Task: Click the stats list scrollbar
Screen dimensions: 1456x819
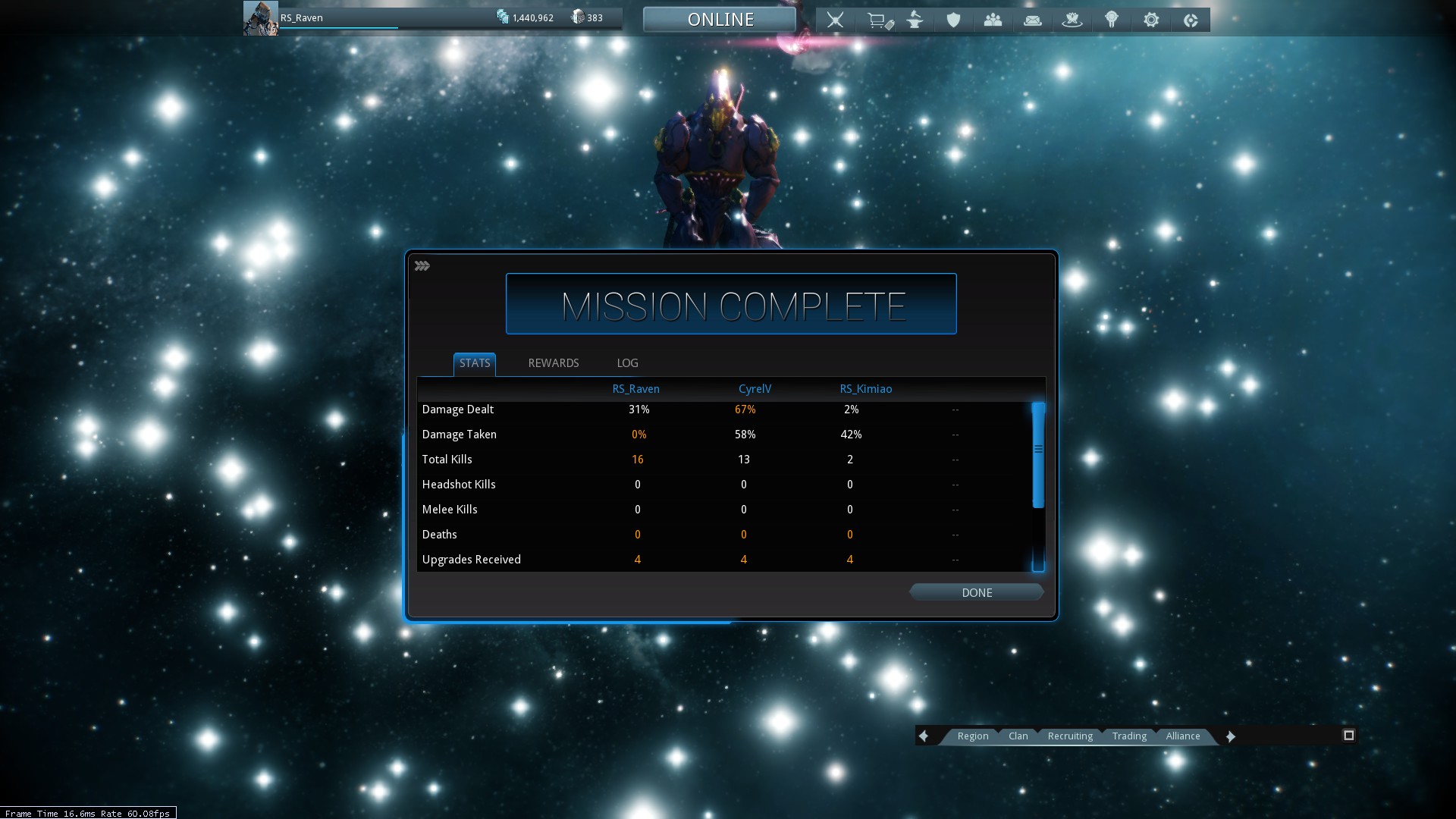Action: [x=1038, y=455]
